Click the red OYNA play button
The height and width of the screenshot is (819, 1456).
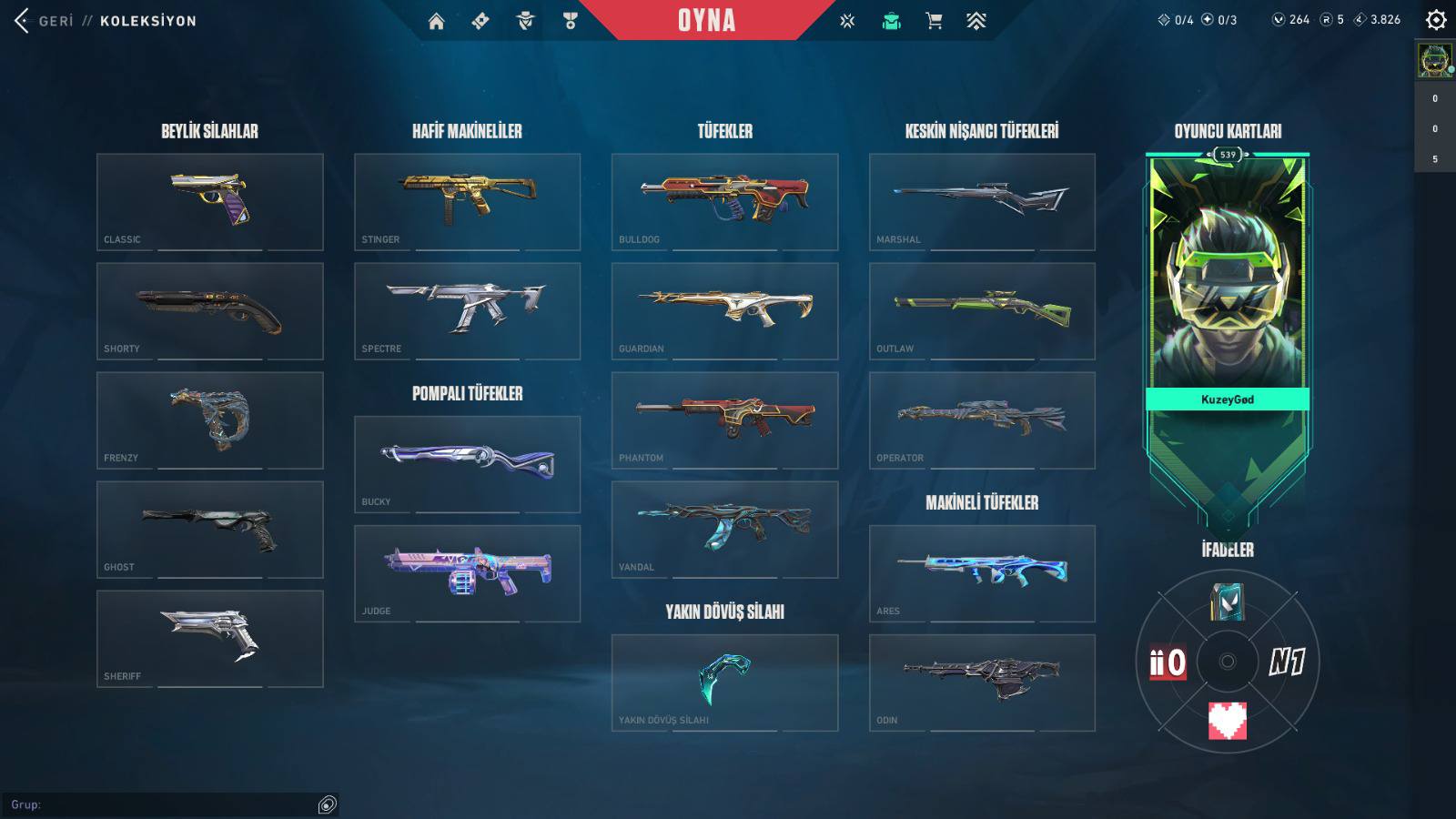(706, 20)
